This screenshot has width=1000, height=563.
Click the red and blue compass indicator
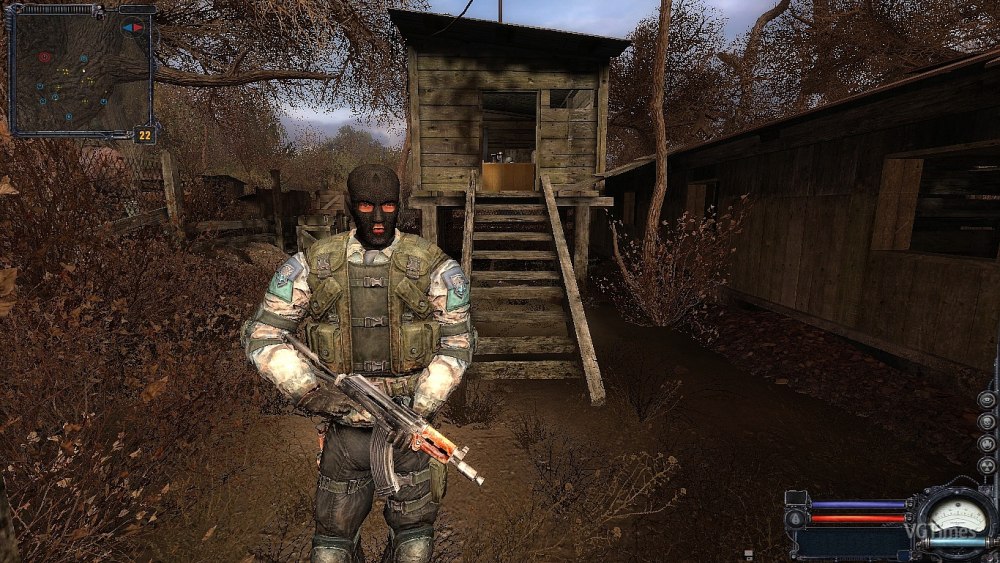(133, 27)
